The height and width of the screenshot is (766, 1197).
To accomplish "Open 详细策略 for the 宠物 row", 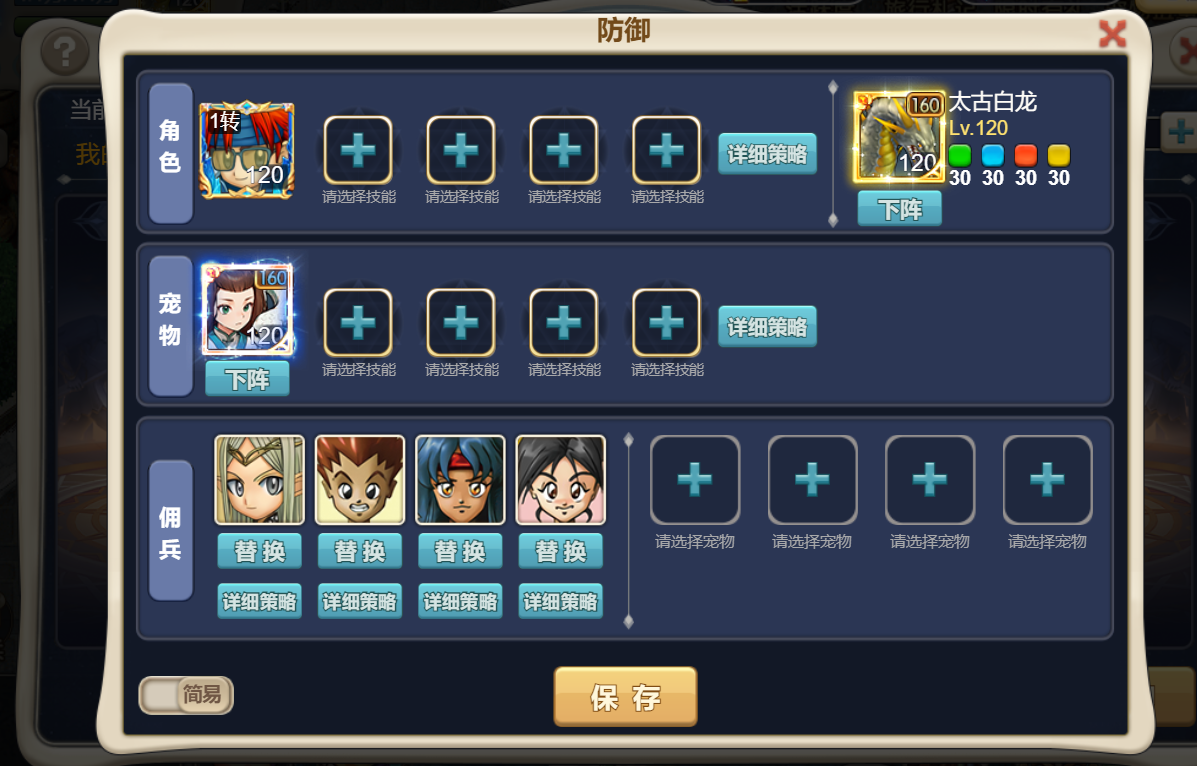I will tap(767, 327).
